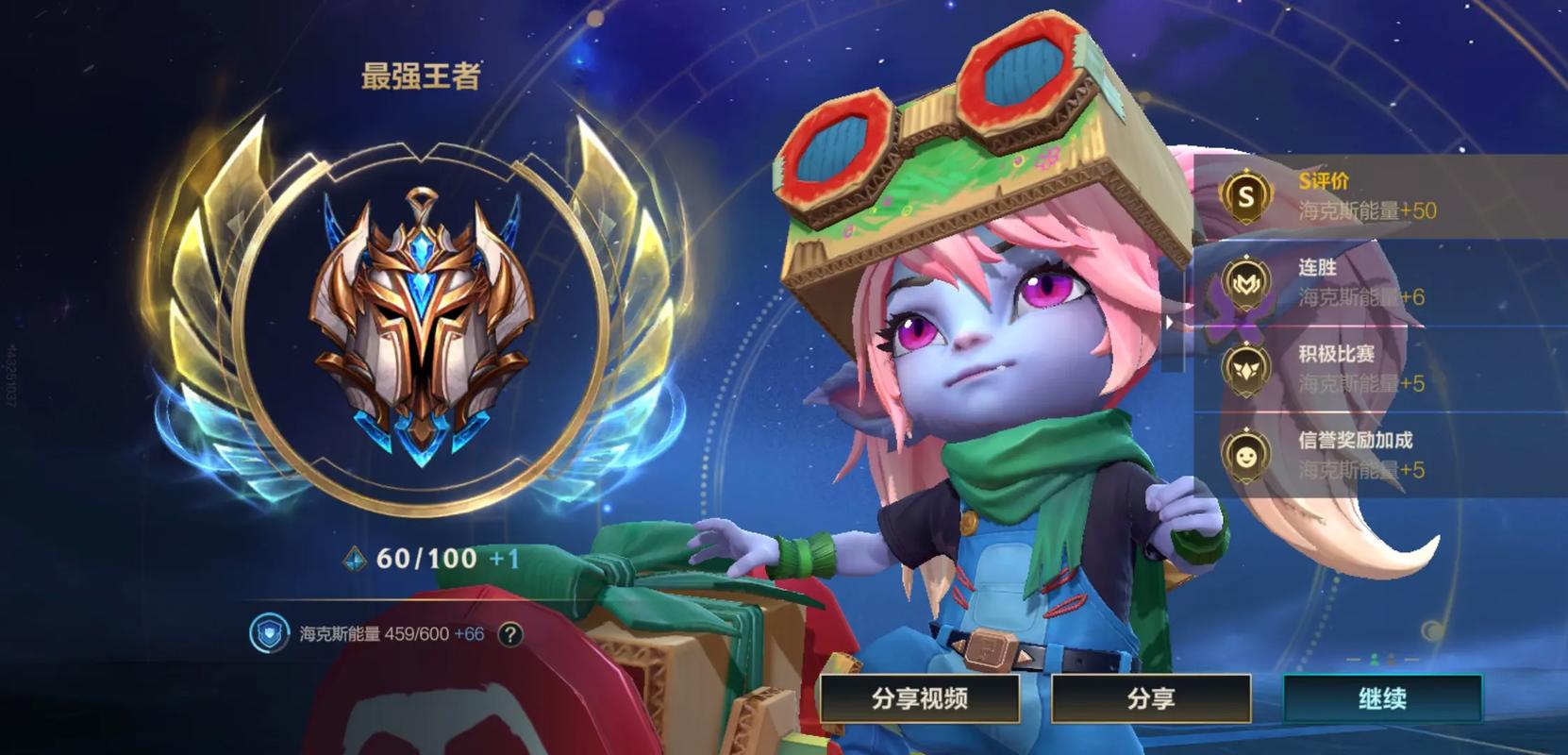Click the 积极比赛 badge icon
Screen dimensions: 1568x755
(1245, 370)
